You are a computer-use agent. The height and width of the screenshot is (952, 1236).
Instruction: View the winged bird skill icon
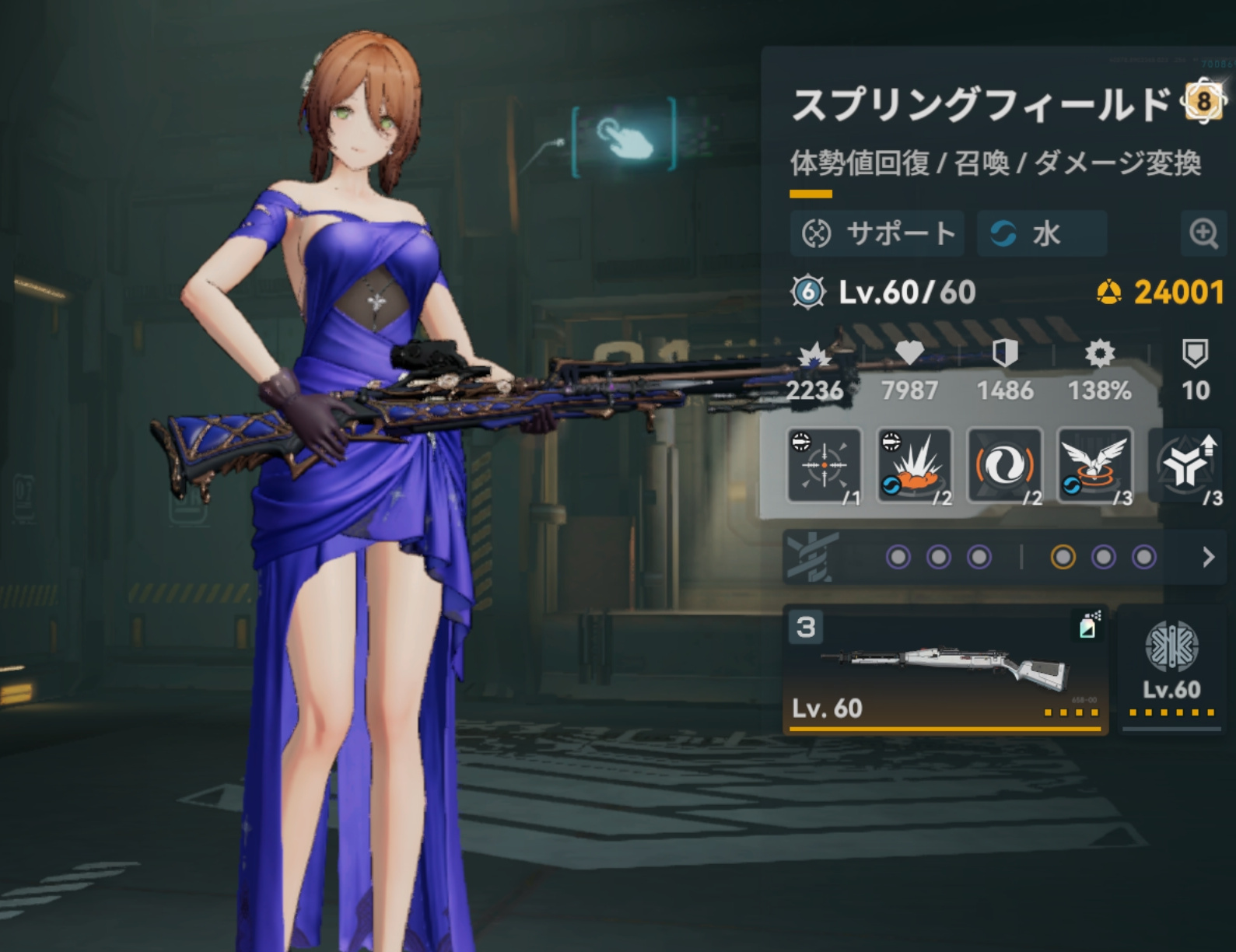tap(1094, 465)
